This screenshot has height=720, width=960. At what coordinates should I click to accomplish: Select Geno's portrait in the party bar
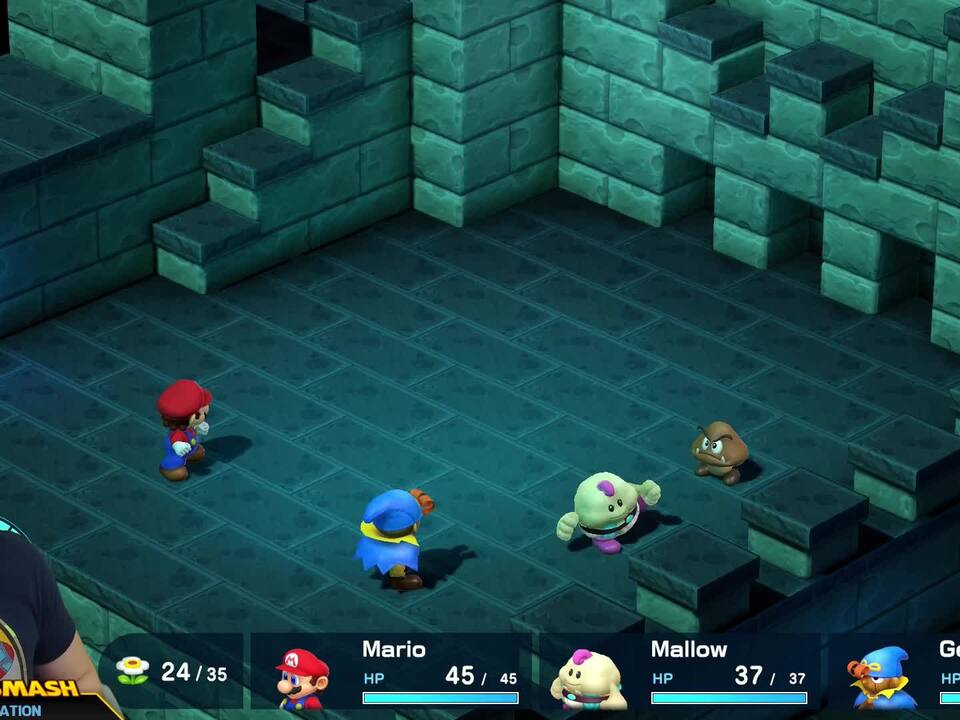(x=882, y=678)
